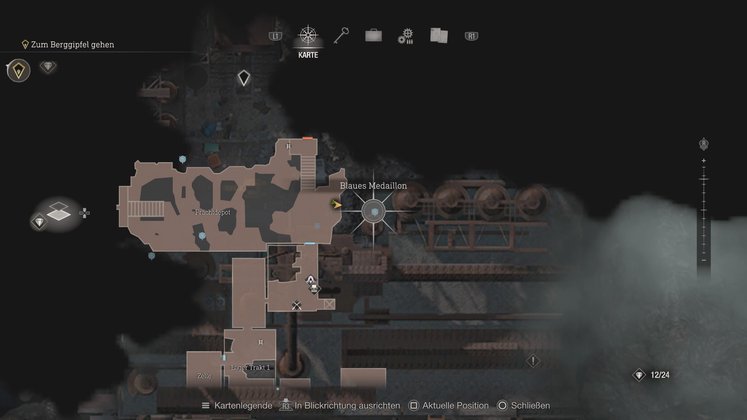This screenshot has height=420, width=747.
Task: Select the Blaues Medaillon map marker
Action: (373, 210)
